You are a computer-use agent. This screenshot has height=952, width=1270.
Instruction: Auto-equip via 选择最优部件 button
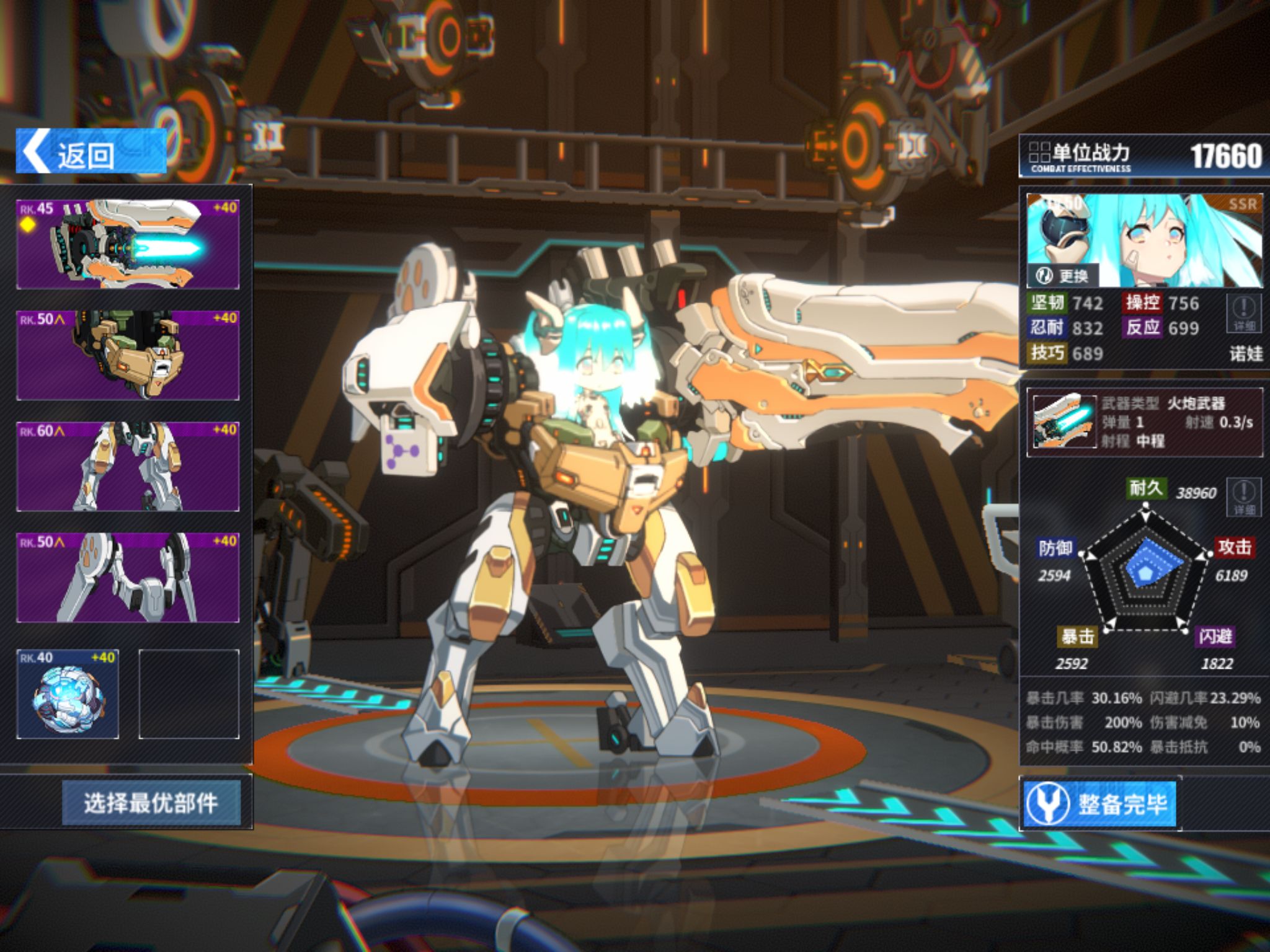(151, 803)
